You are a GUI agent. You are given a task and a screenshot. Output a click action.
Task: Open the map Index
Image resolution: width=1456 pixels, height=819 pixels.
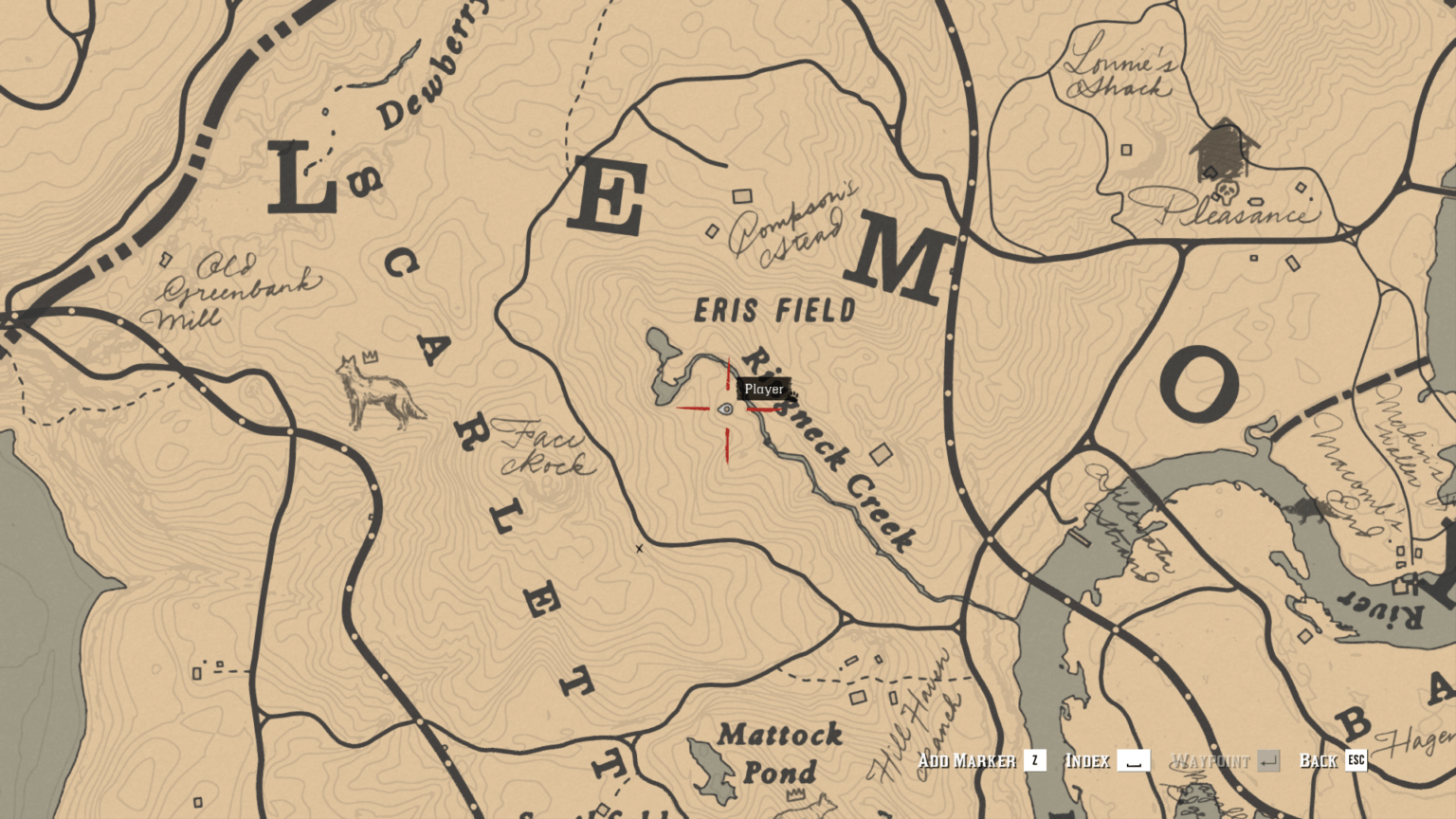click(1090, 760)
